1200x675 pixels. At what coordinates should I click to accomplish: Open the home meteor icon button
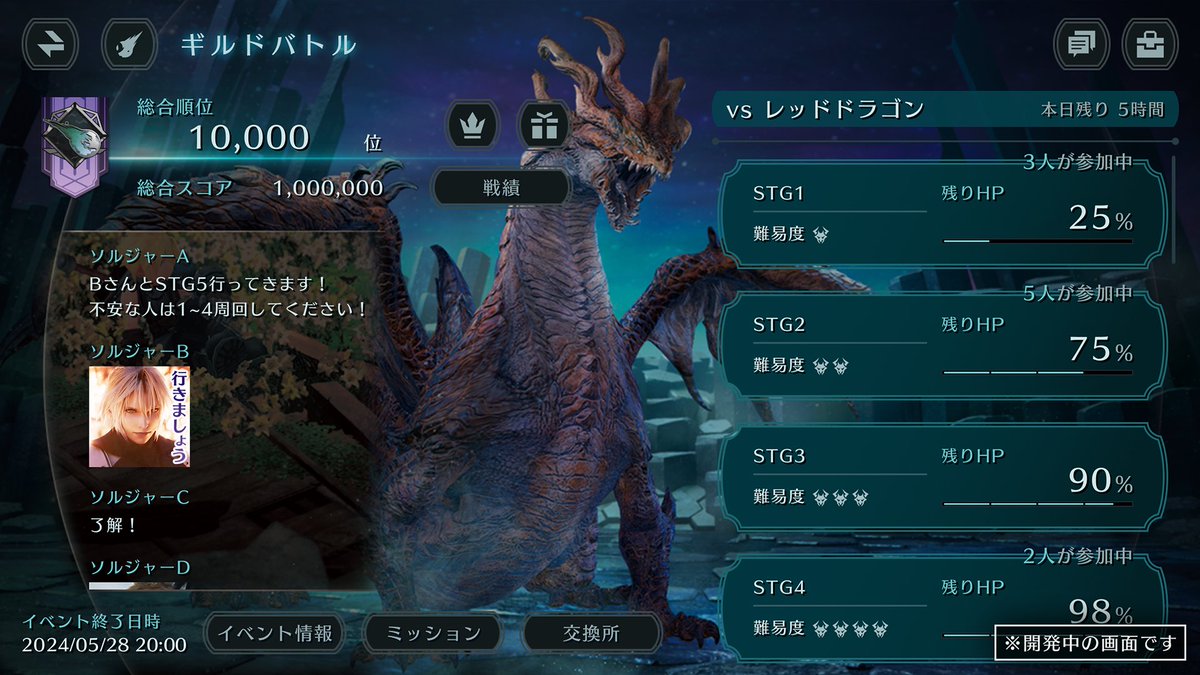pyautogui.click(x=131, y=45)
